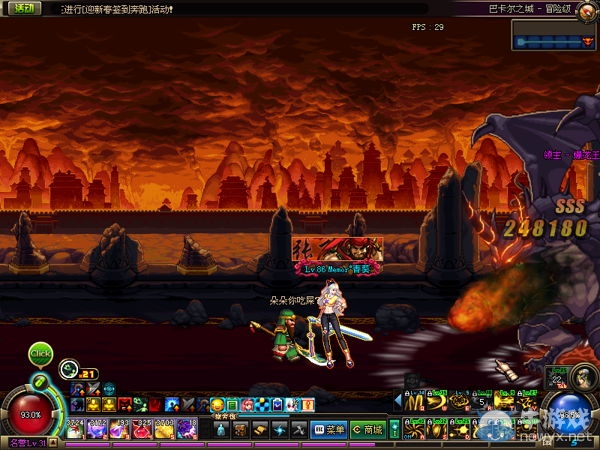Image resolution: width=600 pixels, height=450 pixels.
Task: Click the green Click speech bubble
Action: 40,353
